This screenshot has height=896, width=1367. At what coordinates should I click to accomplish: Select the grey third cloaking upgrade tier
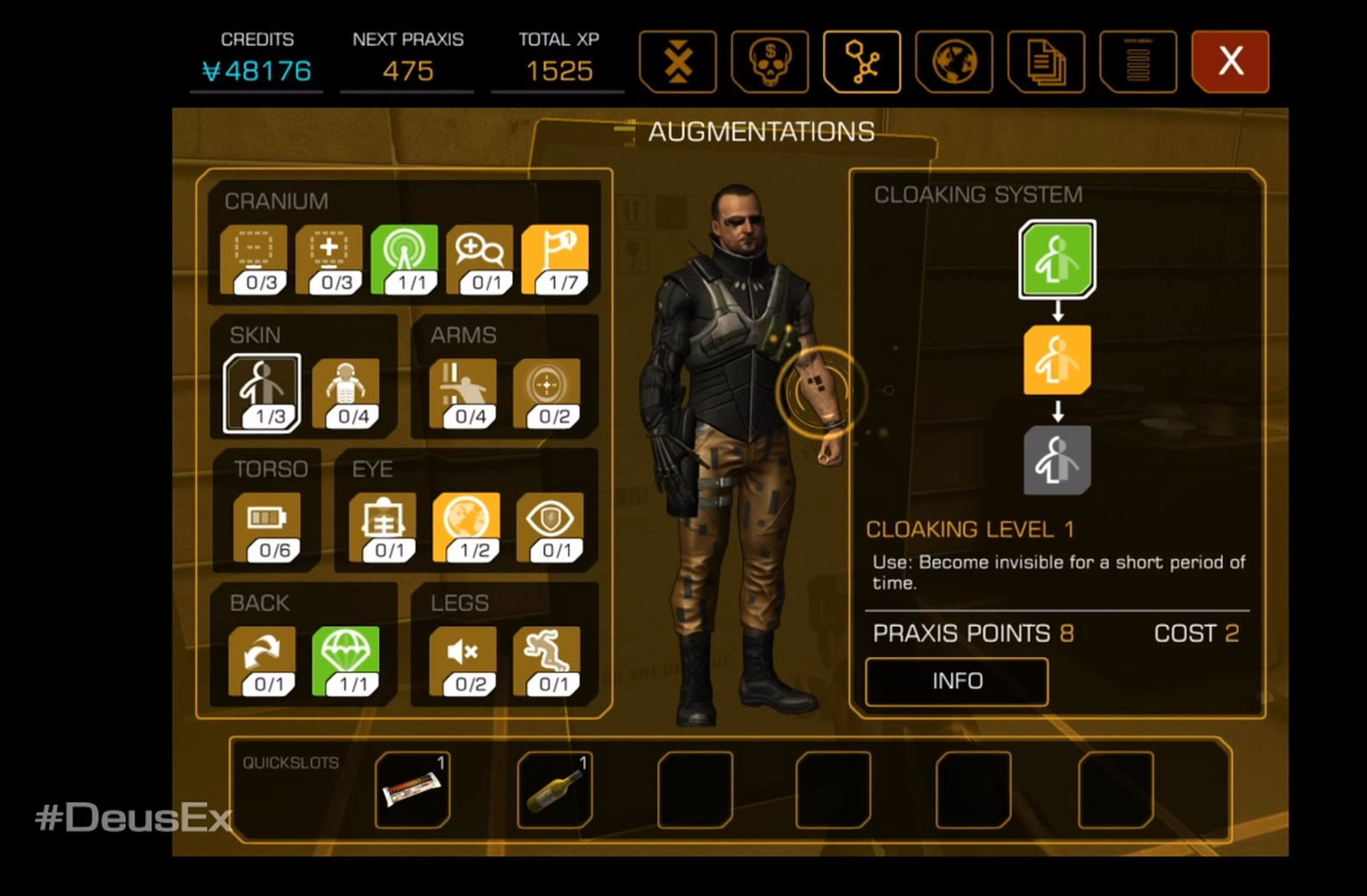coord(1057,460)
